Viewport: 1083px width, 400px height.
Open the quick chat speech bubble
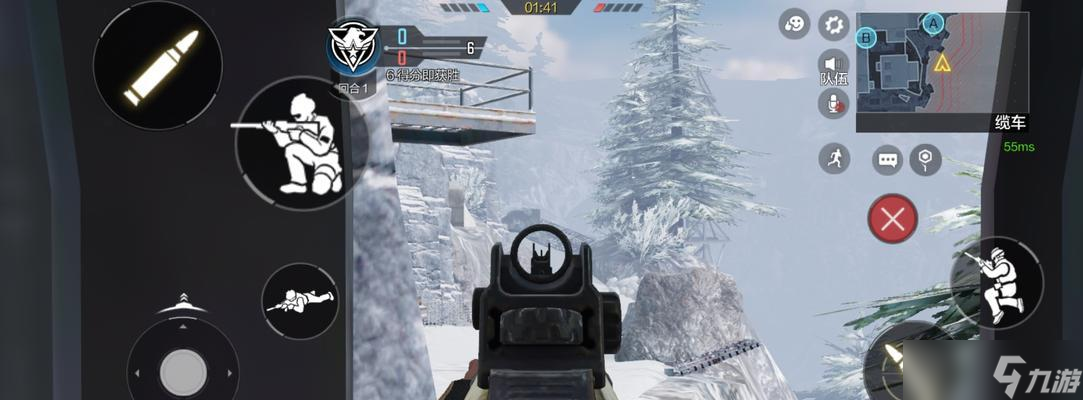(x=887, y=159)
